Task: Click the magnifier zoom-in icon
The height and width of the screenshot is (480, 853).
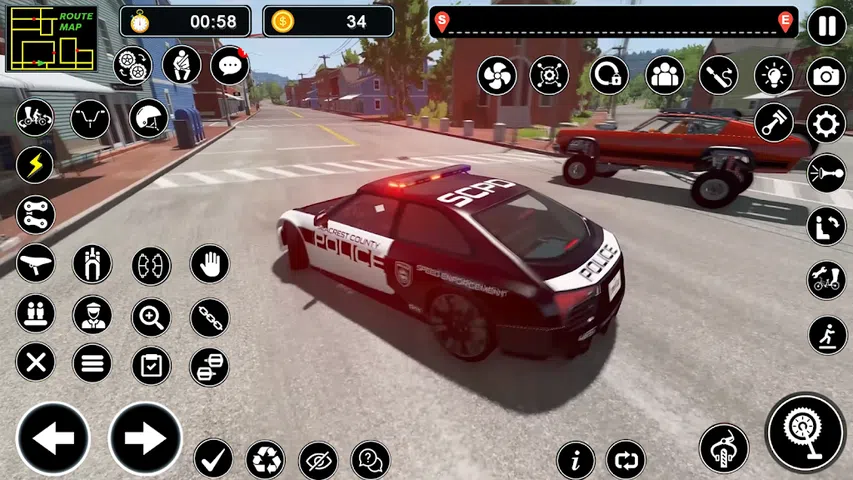Action: (151, 317)
